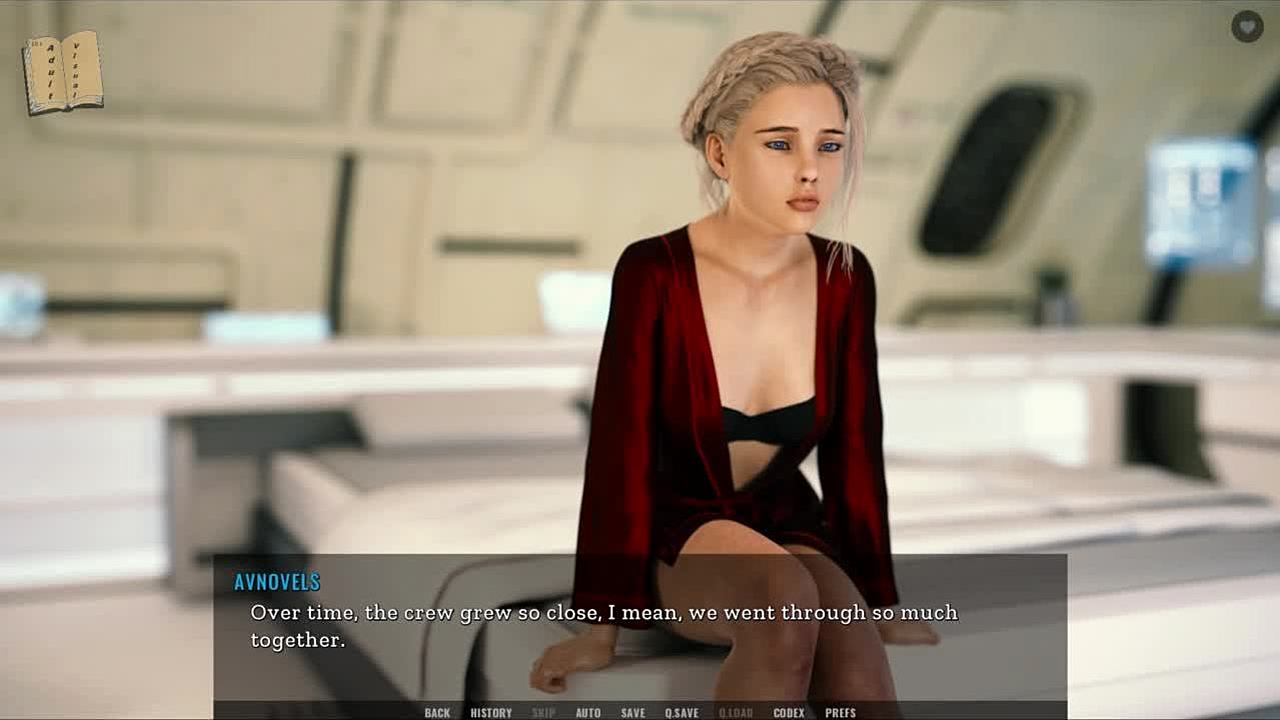Quick save with Q.SAVE

(682, 713)
